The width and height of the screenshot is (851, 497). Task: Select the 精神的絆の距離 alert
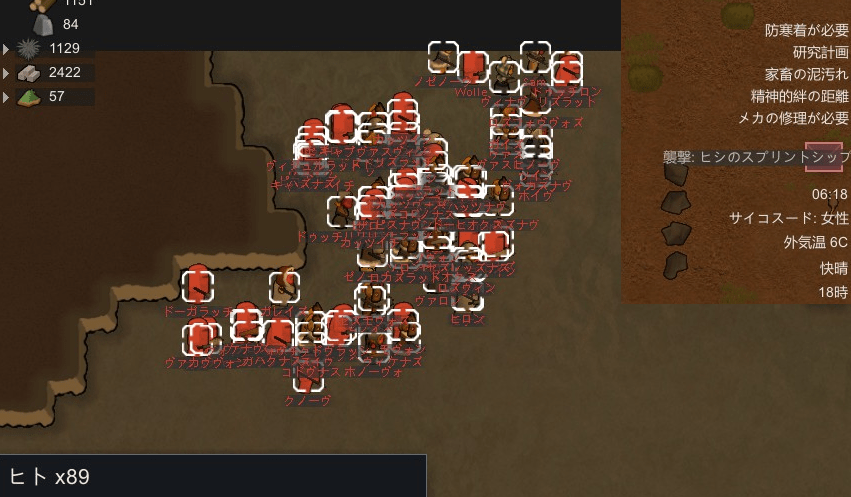[x=799, y=96]
